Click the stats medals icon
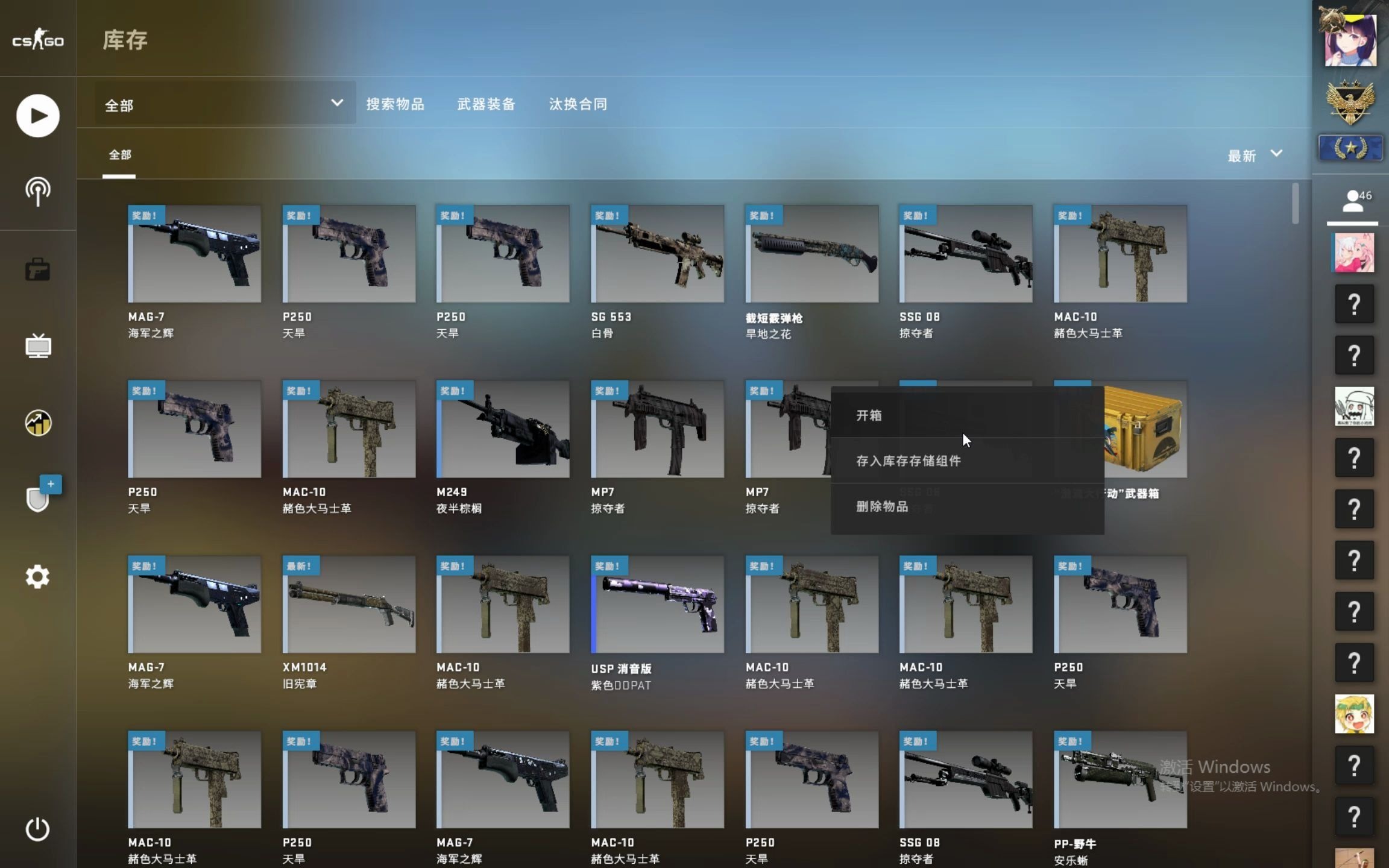The width and height of the screenshot is (1389, 868). click(37, 423)
